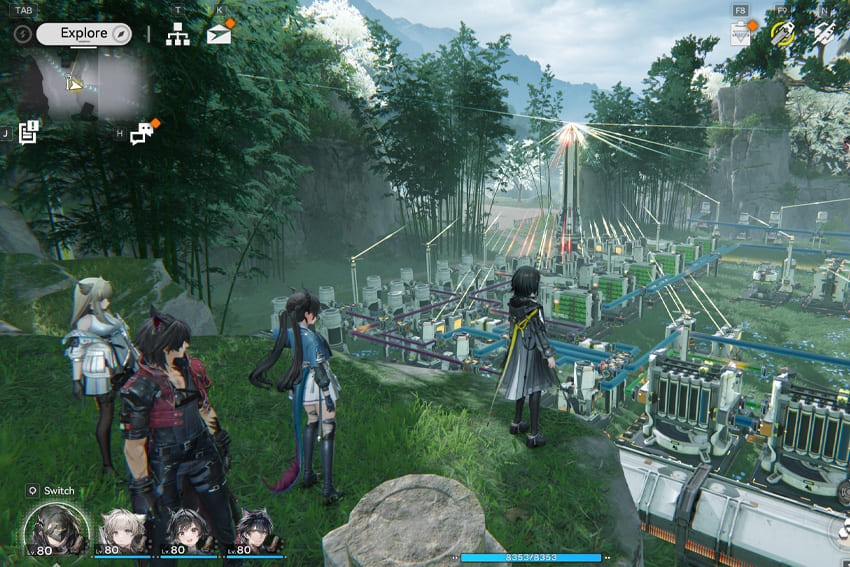
Task: Open the clipboard icon with orange notification
Action: coord(741,34)
